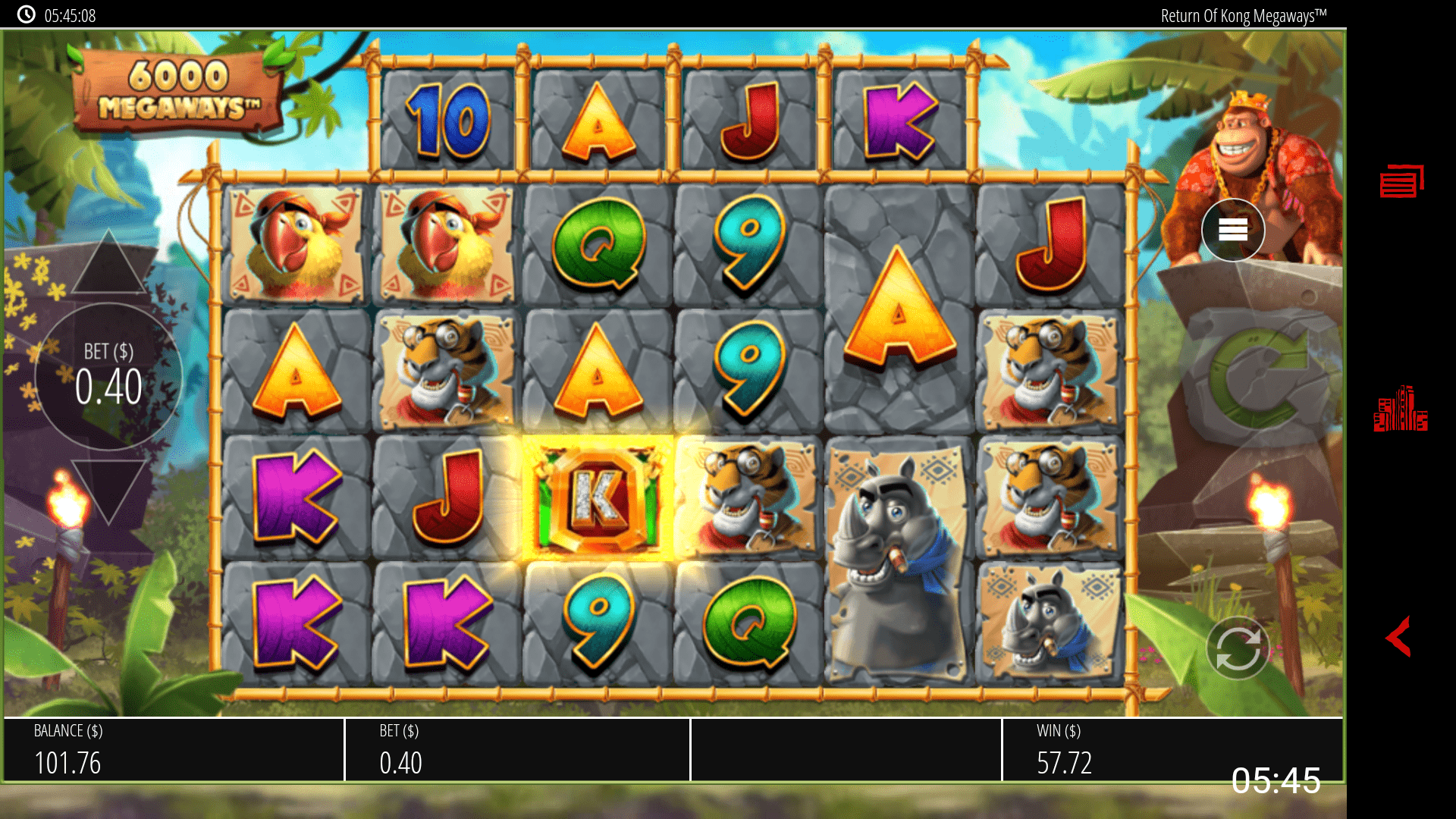The height and width of the screenshot is (819, 1456).
Task: Decrease bet with the down arrow
Action: (x=108, y=489)
